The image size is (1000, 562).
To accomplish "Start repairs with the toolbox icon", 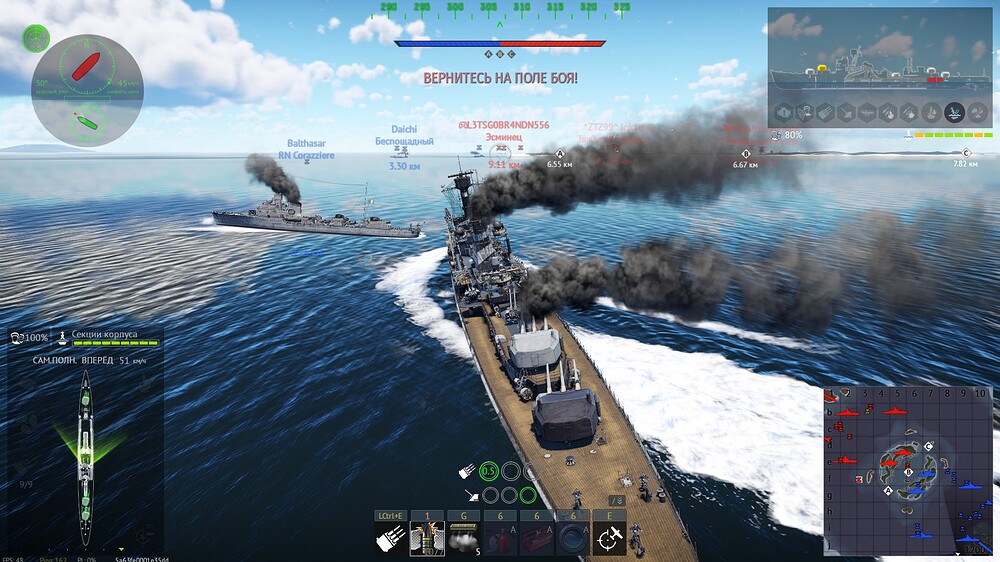I will [537, 538].
